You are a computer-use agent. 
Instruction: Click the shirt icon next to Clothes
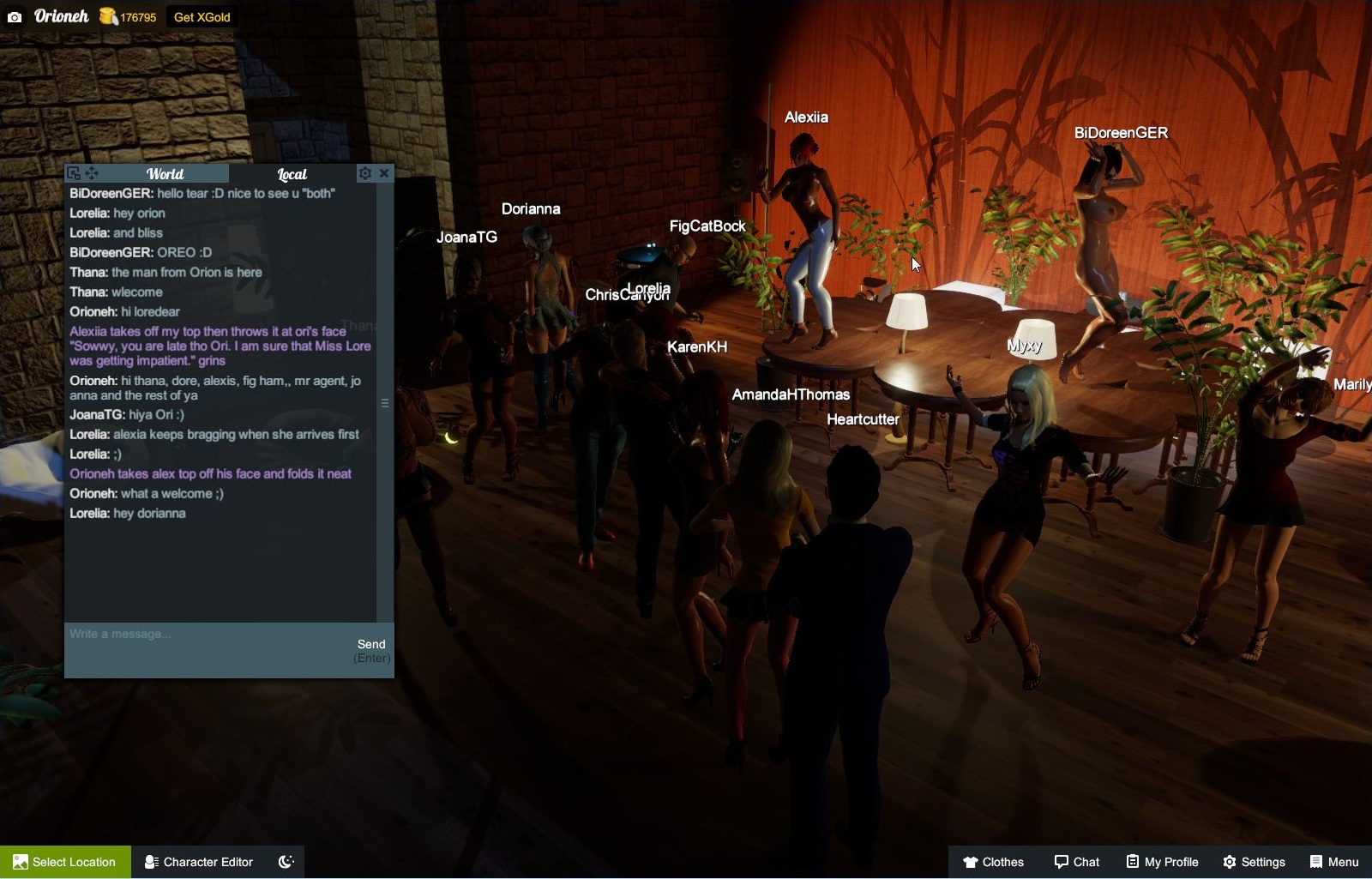971,862
